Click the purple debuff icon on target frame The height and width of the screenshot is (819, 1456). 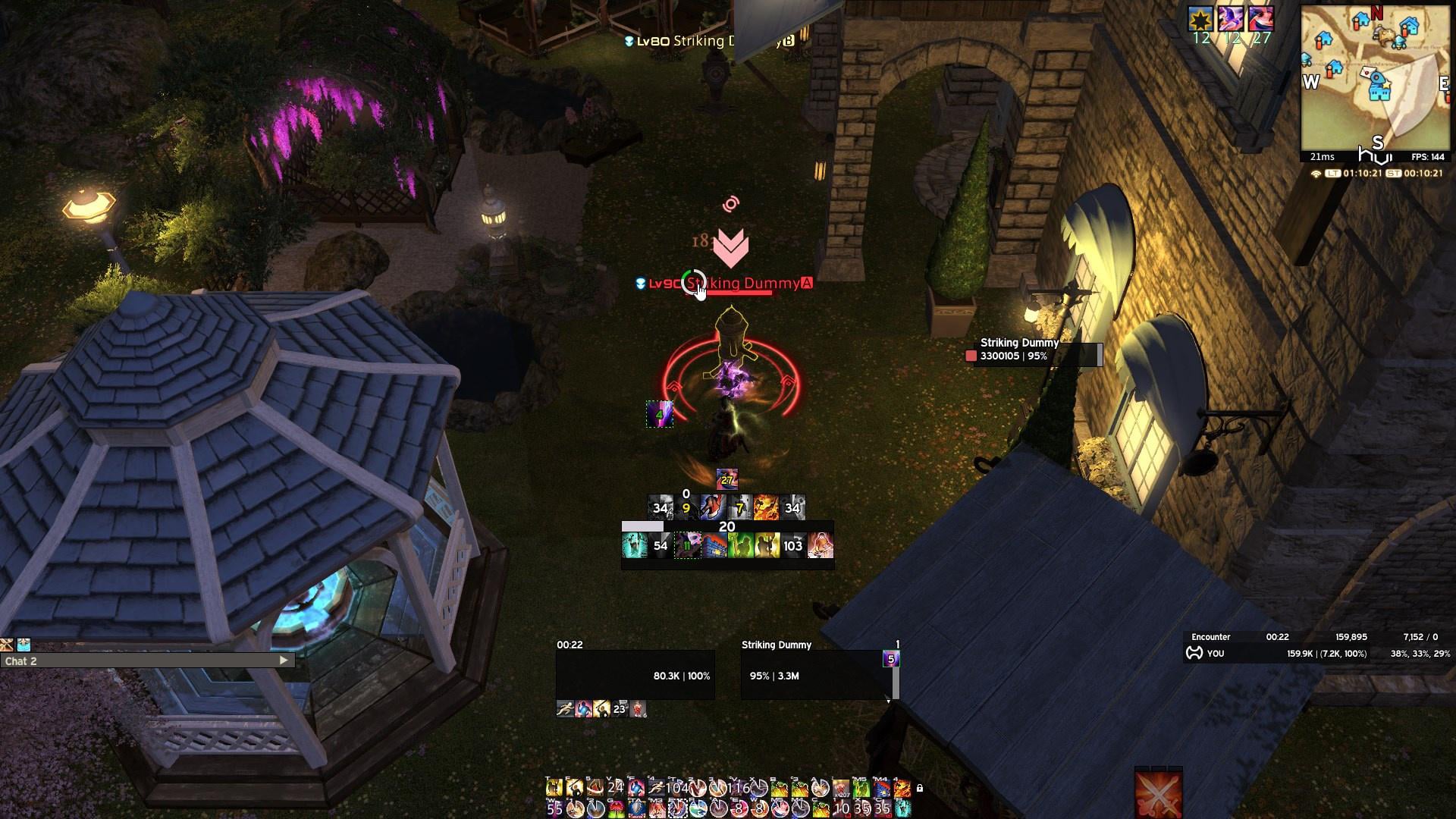tap(891, 659)
